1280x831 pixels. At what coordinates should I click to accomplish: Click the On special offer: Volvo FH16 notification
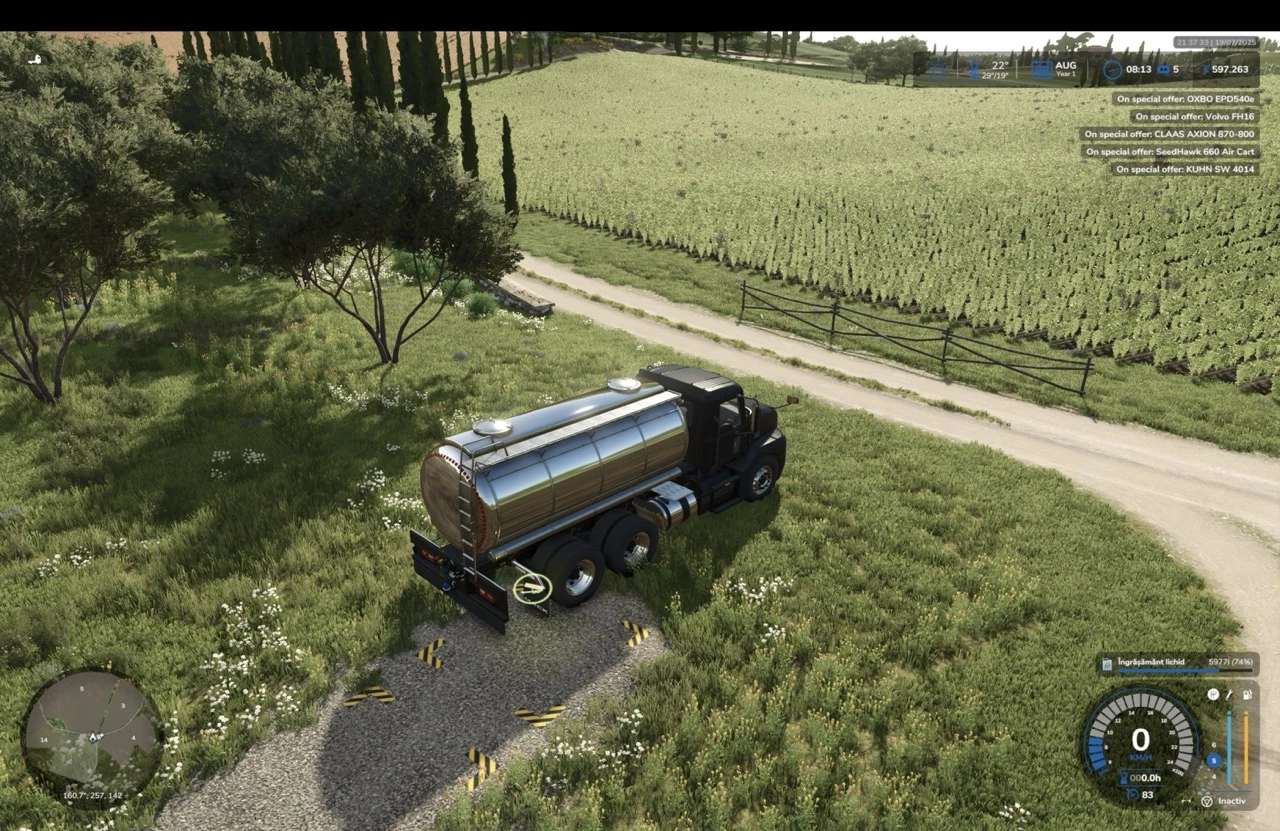(x=1197, y=116)
